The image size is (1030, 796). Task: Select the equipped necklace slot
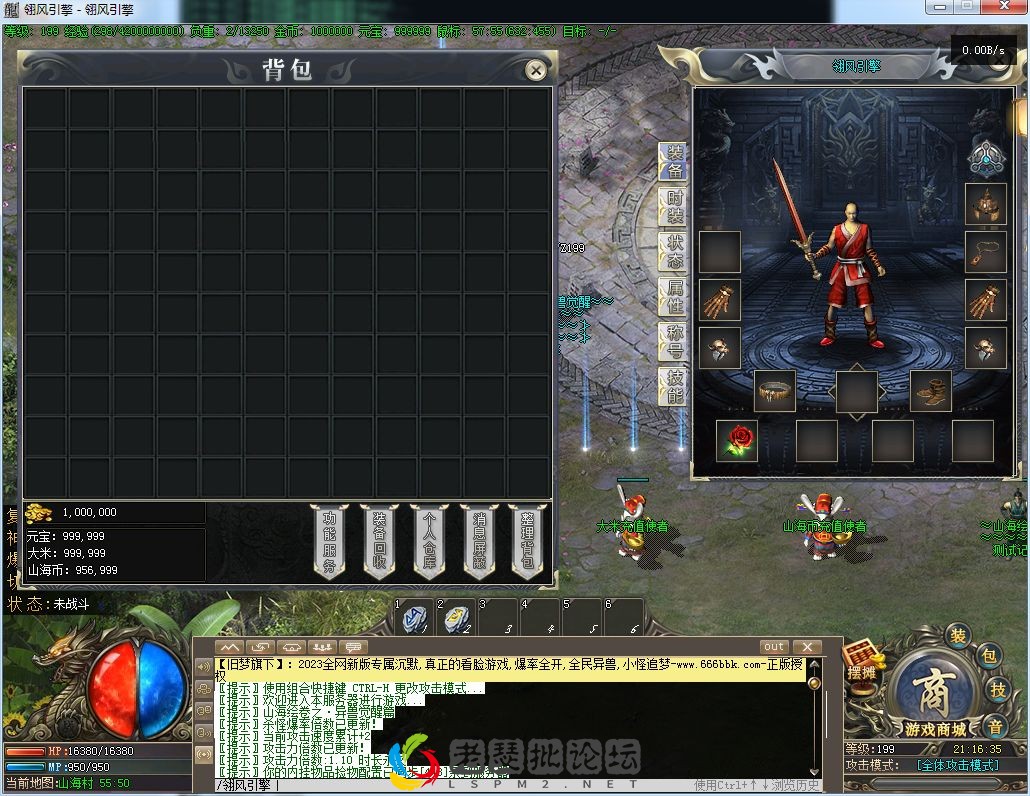pos(985,252)
